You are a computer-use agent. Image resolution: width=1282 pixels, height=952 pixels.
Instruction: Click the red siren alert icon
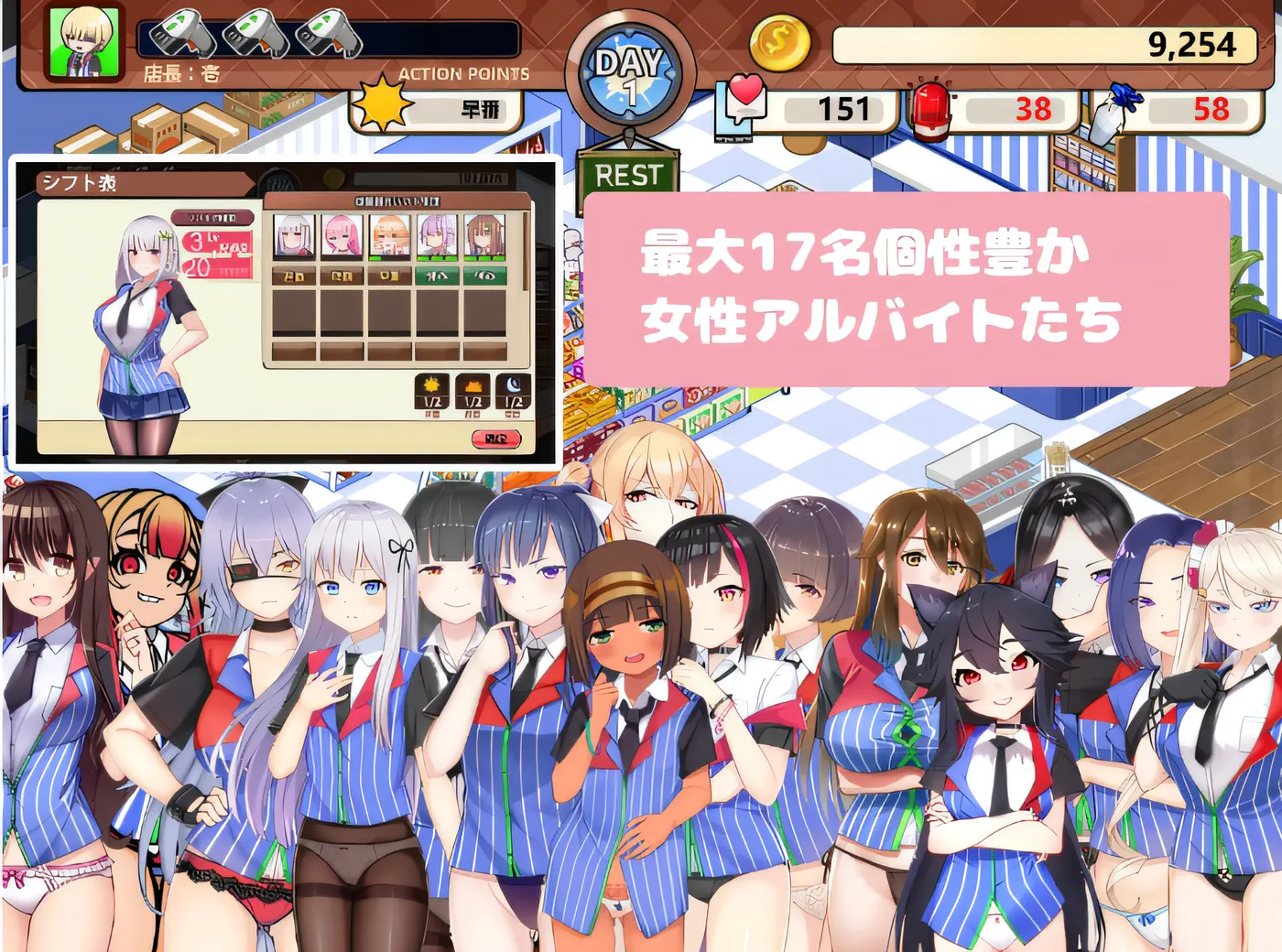click(x=930, y=105)
